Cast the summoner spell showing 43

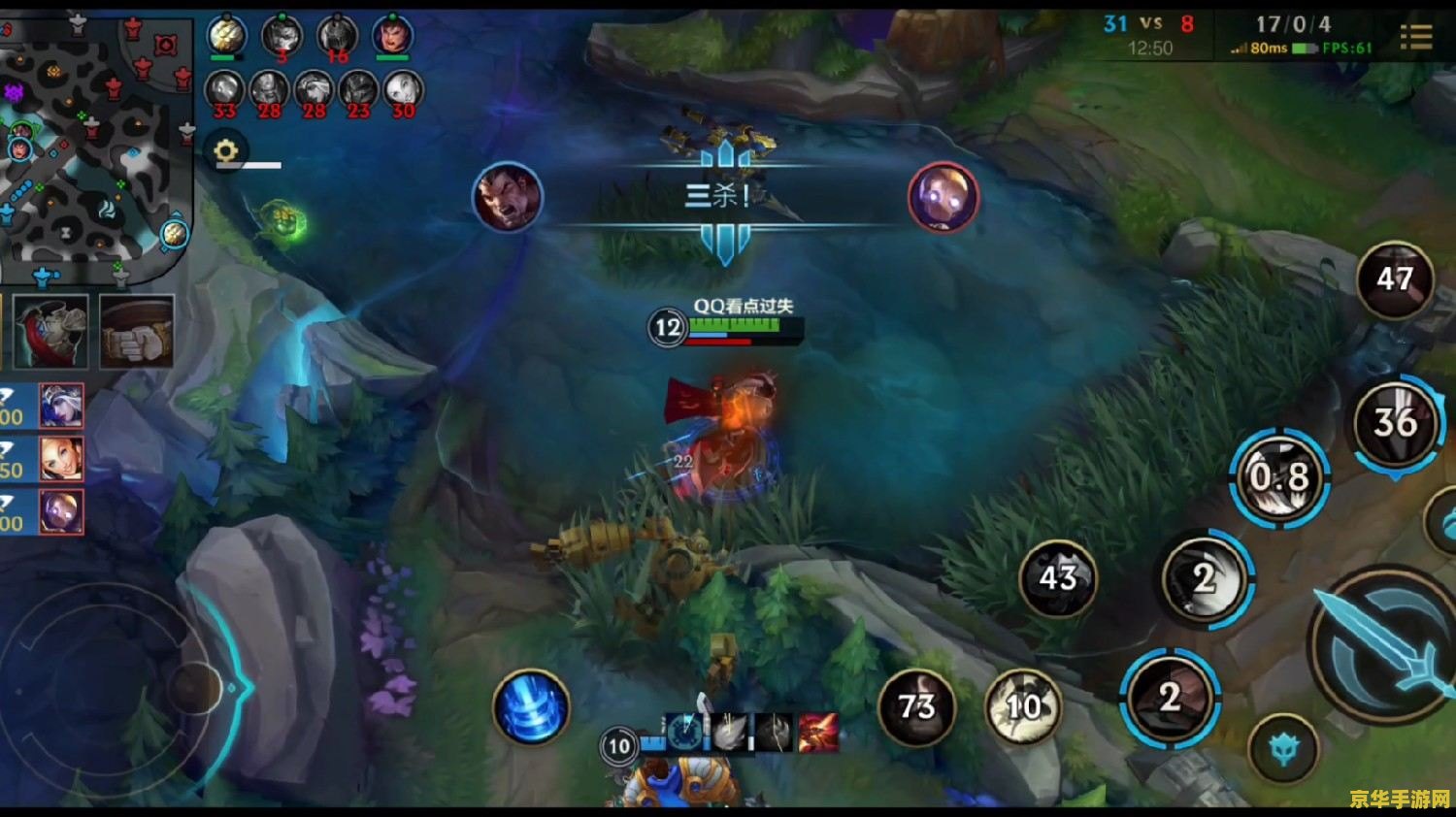click(1058, 578)
